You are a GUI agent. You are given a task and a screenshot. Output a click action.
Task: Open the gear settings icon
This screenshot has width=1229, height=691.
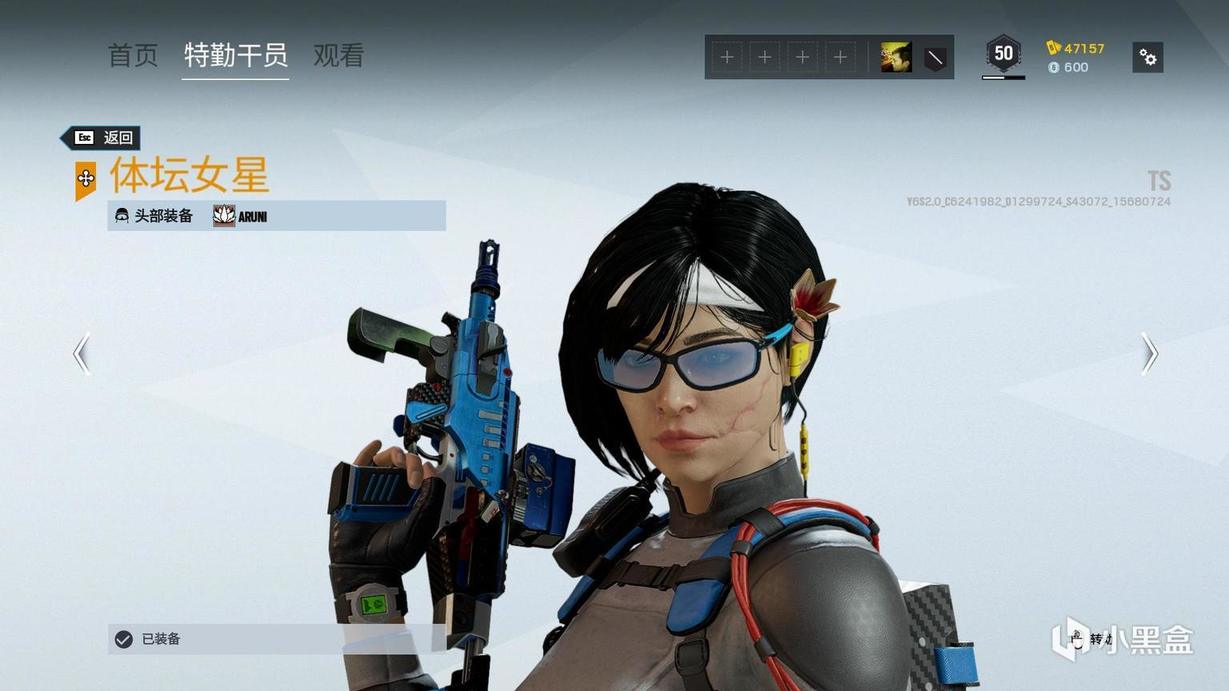click(1148, 58)
